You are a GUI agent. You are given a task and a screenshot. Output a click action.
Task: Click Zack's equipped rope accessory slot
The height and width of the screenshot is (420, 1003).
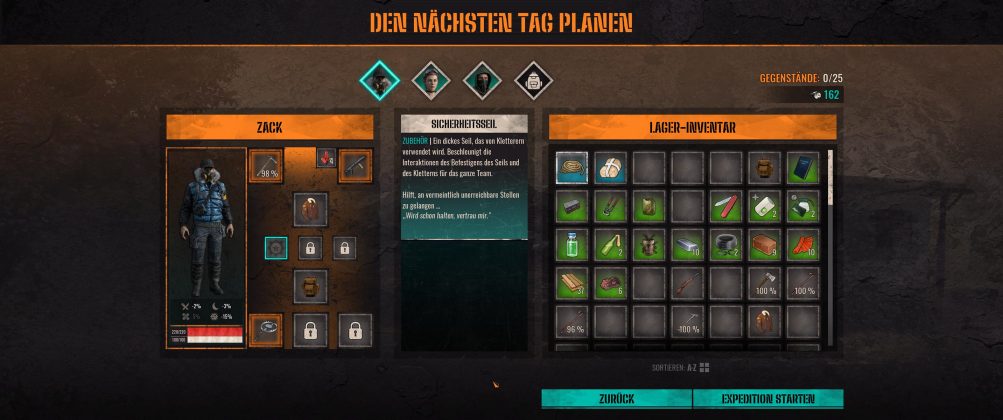coord(265,328)
